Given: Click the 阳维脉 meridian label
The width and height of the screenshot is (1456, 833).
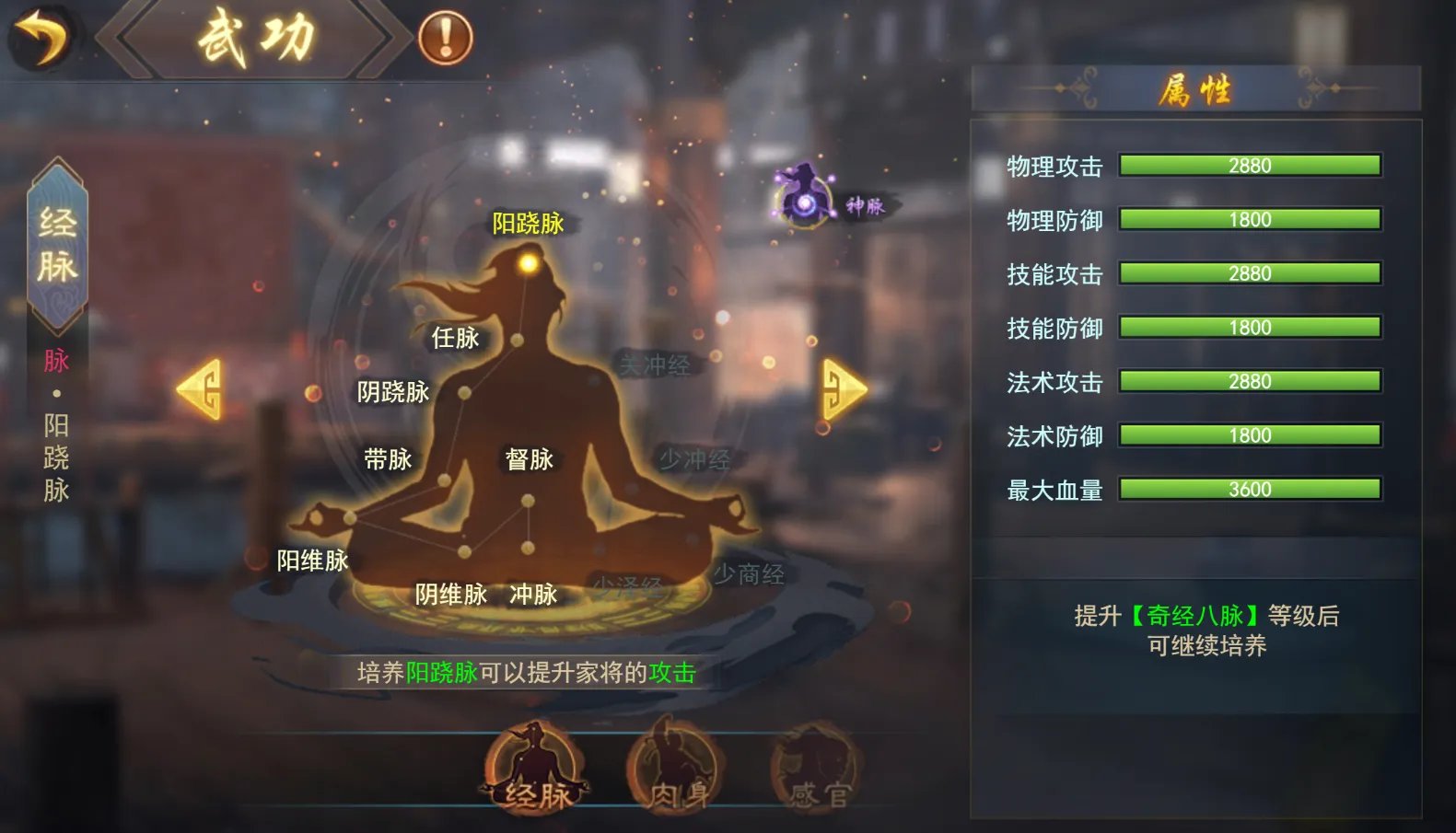Looking at the screenshot, I should pos(311,560).
